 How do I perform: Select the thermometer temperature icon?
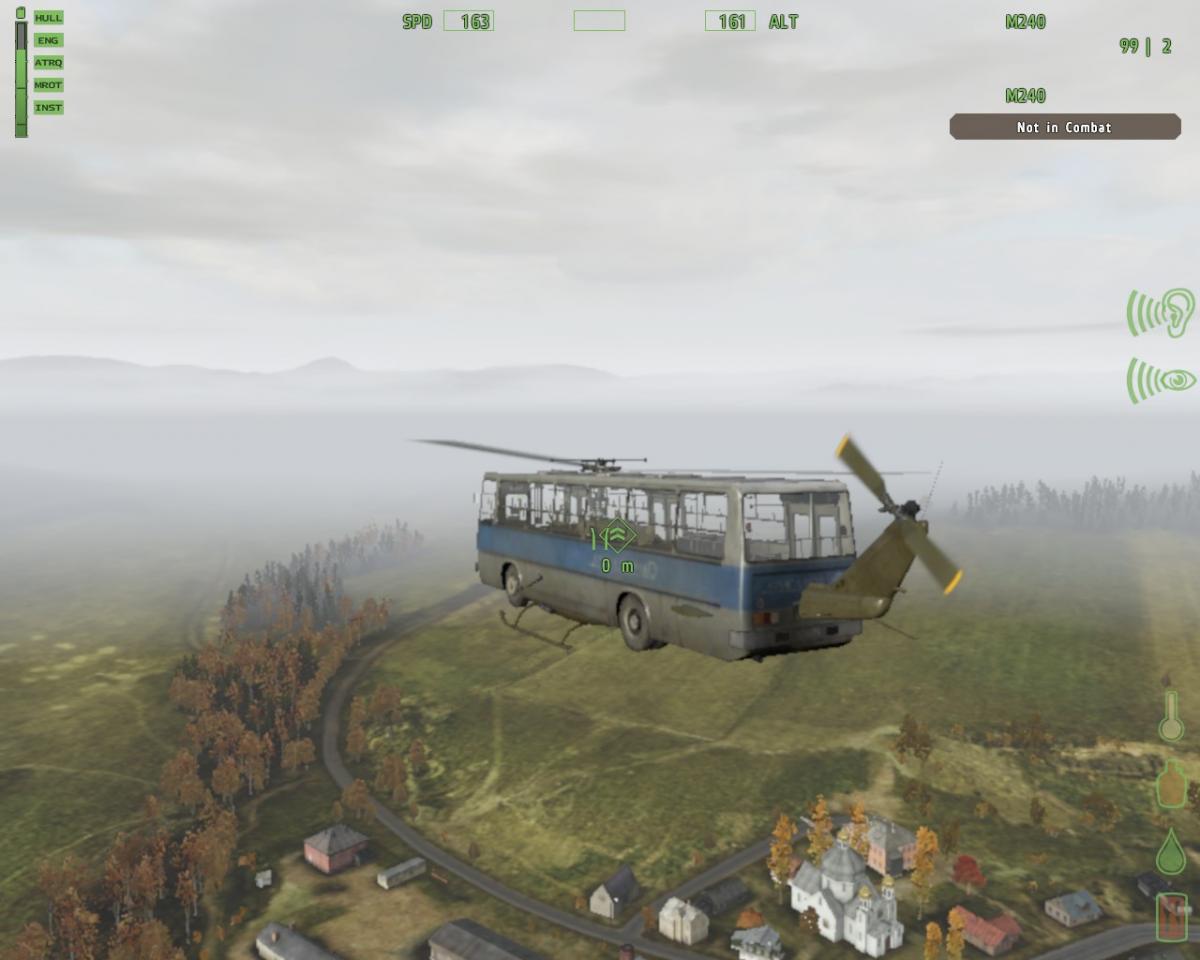click(1171, 716)
